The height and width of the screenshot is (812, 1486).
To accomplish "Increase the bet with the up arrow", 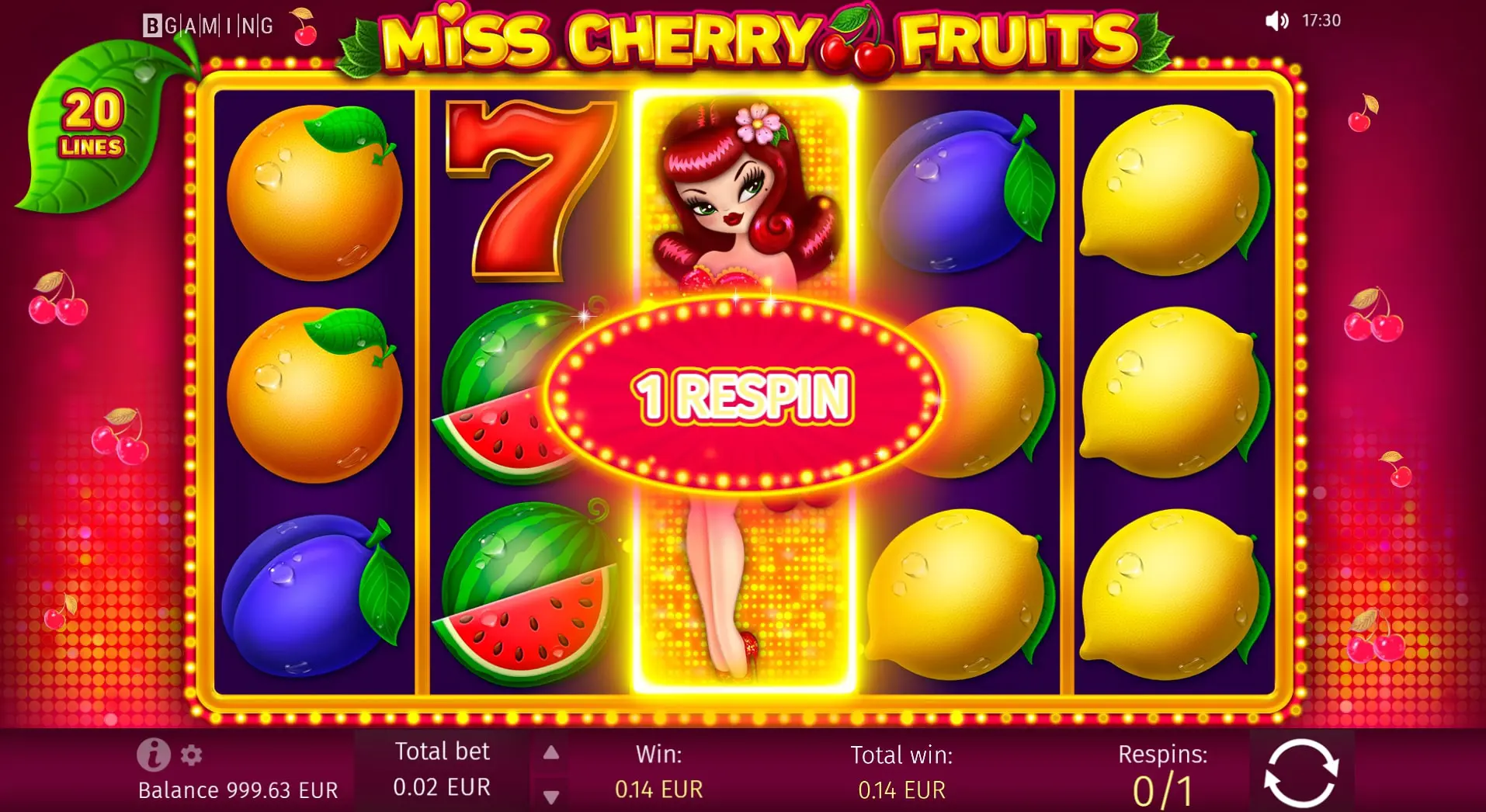I will click(x=552, y=752).
